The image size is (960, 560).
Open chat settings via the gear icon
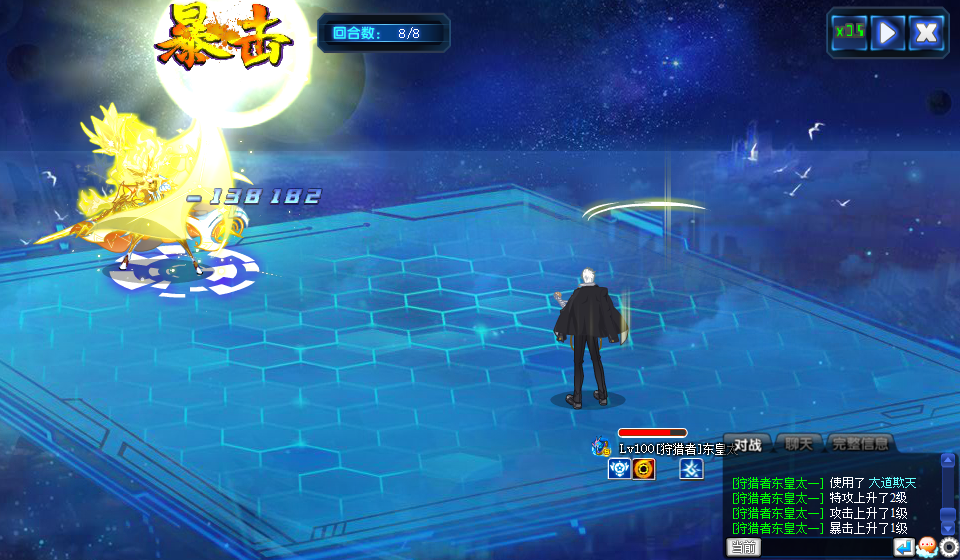click(949, 547)
